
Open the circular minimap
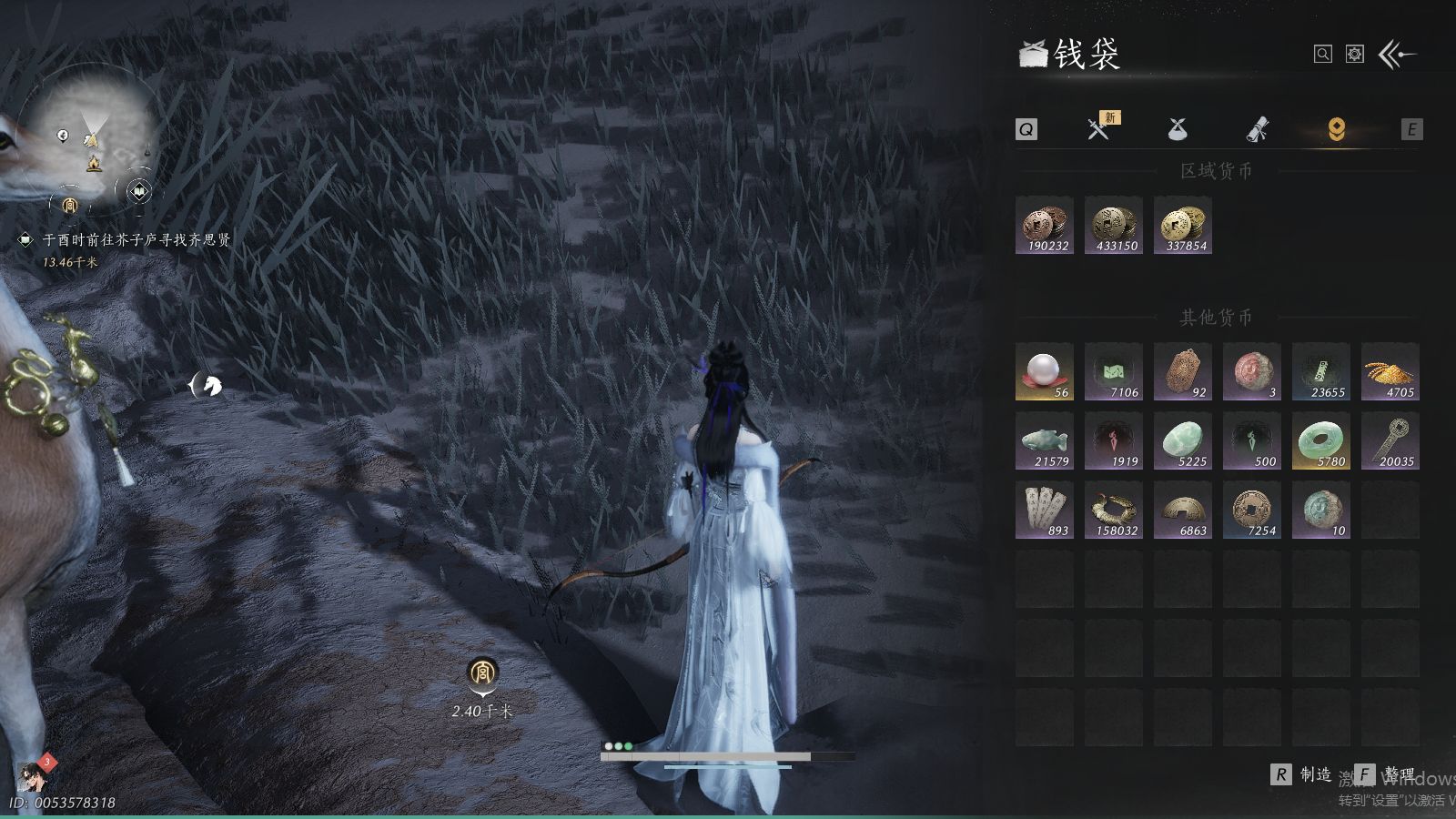pyautogui.click(x=91, y=136)
